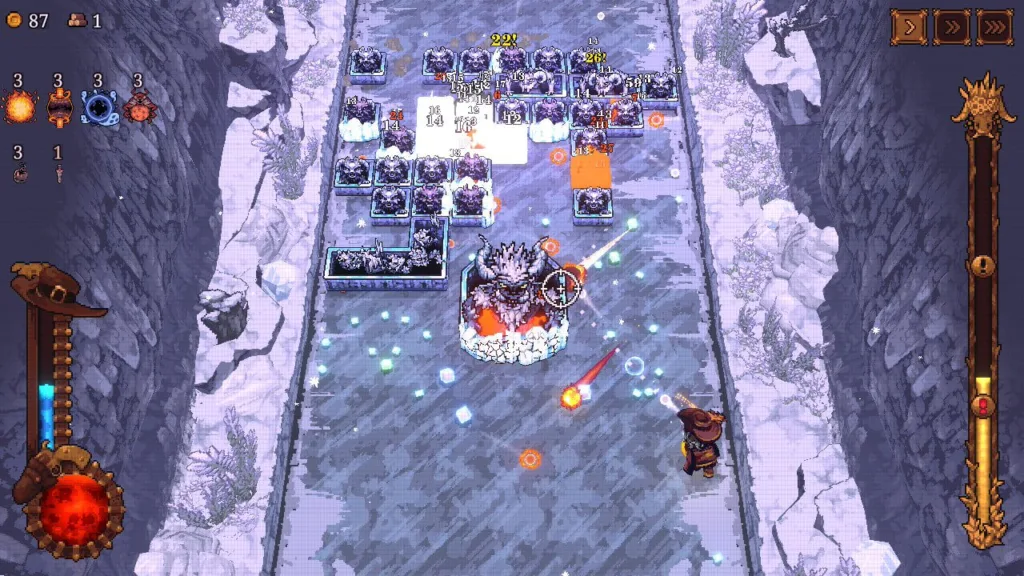
Task: Pick the blue ghostly void orb icon
Action: pyautogui.click(x=98, y=106)
